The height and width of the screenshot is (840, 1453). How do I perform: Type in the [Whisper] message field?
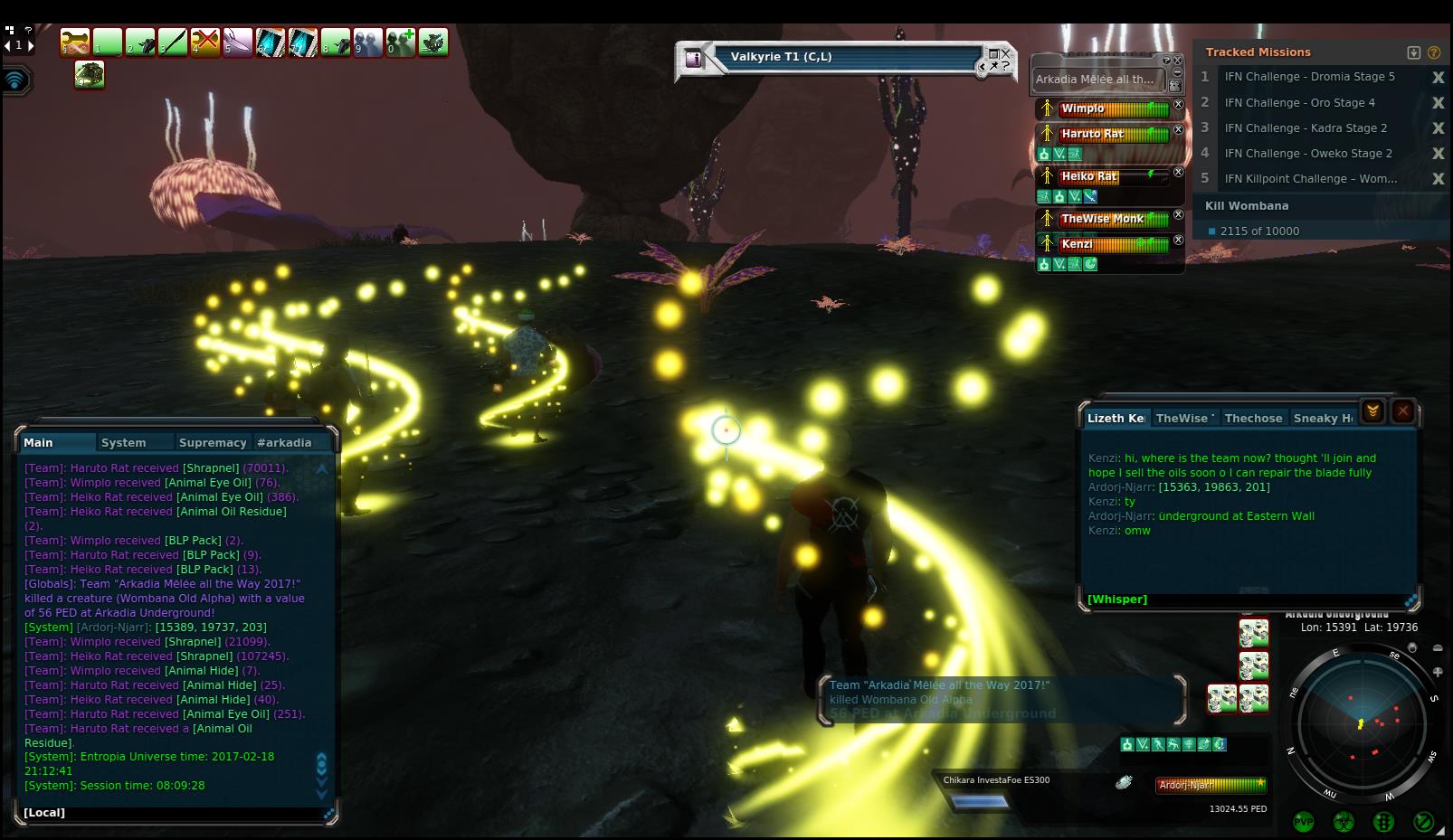pos(1249,599)
